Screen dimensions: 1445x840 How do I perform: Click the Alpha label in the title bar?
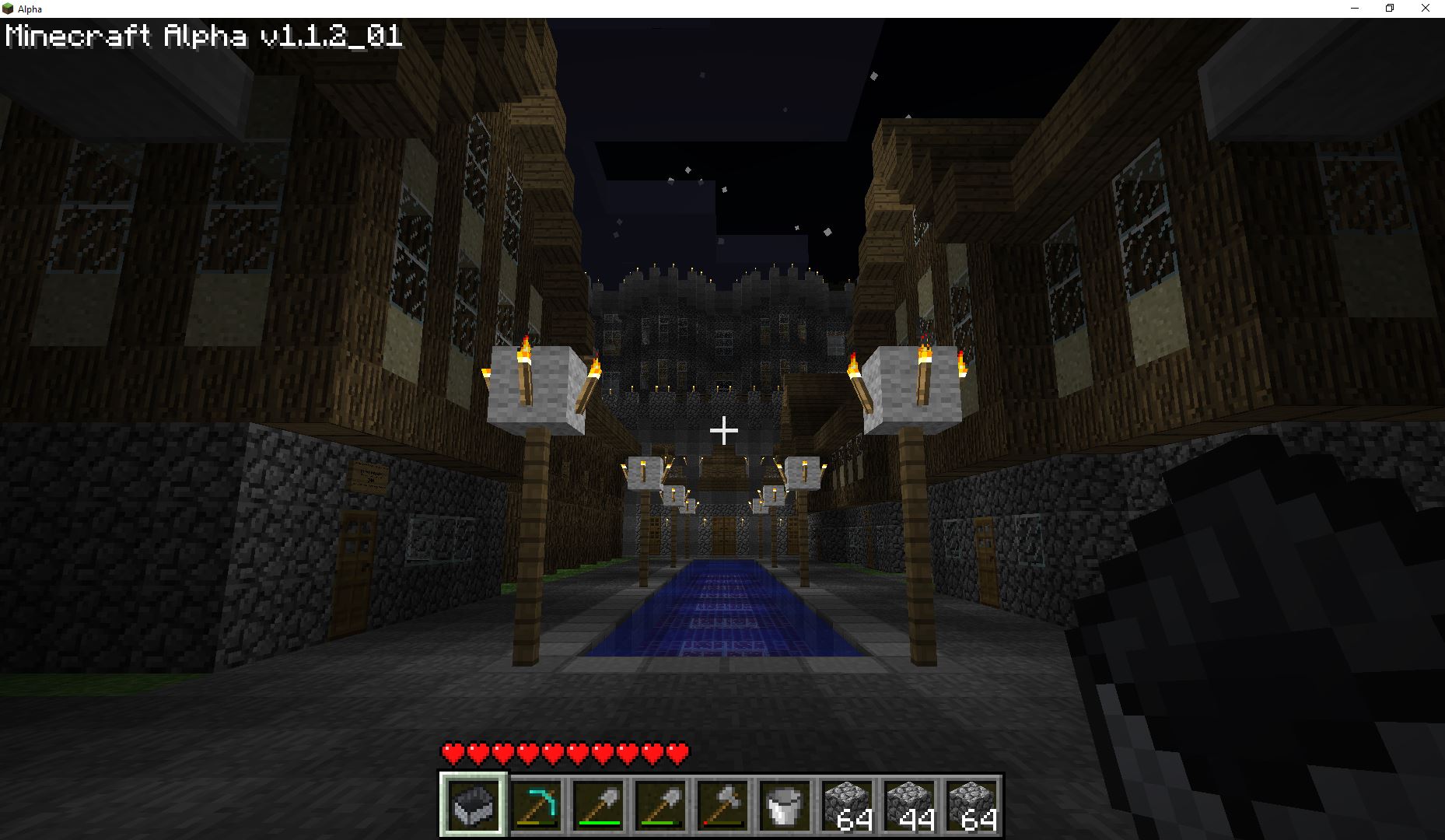click(x=30, y=9)
